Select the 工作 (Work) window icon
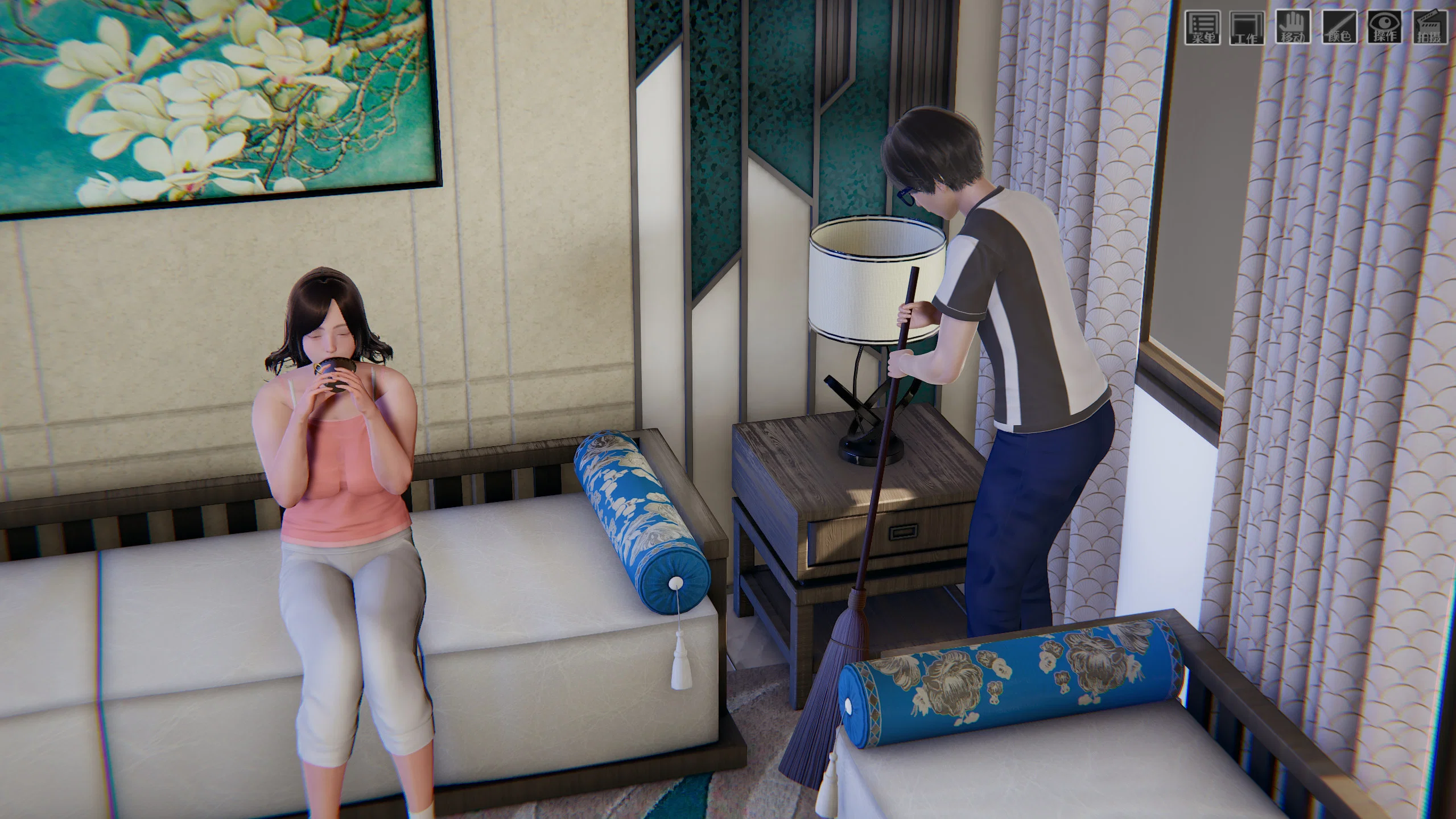1456x819 pixels. (x=1247, y=27)
